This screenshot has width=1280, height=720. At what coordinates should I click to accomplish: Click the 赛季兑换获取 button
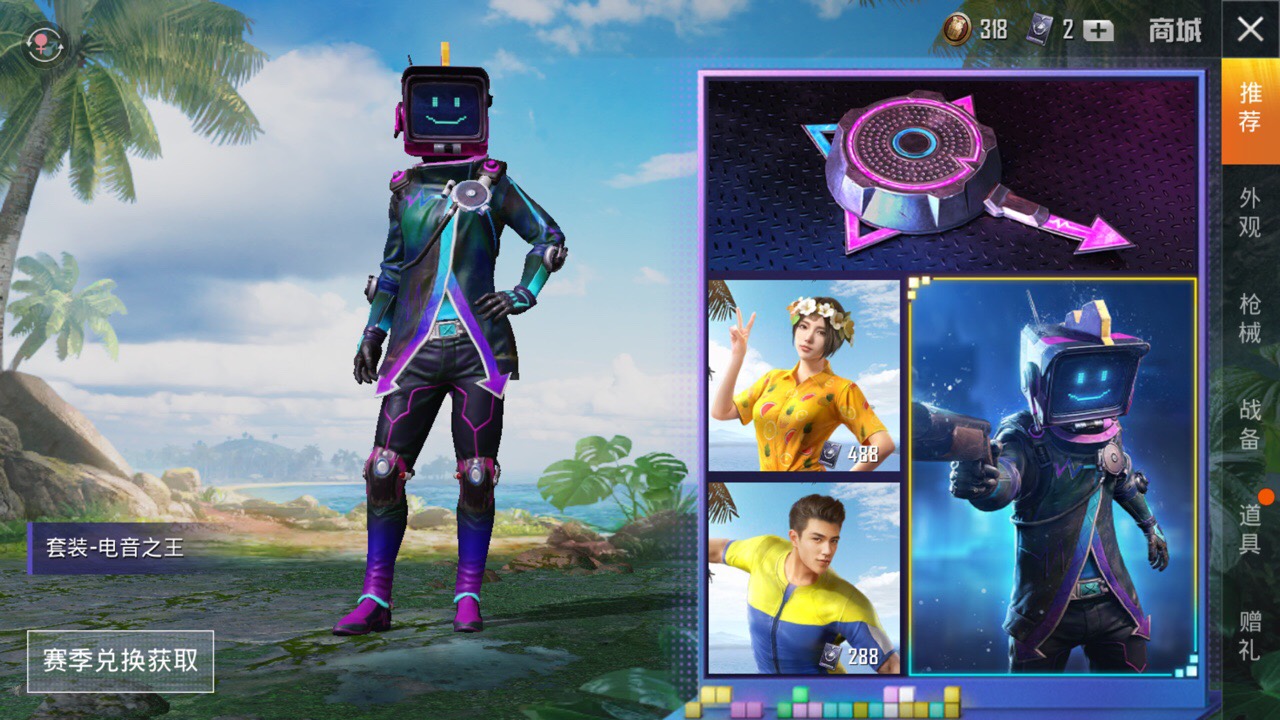click(x=120, y=661)
